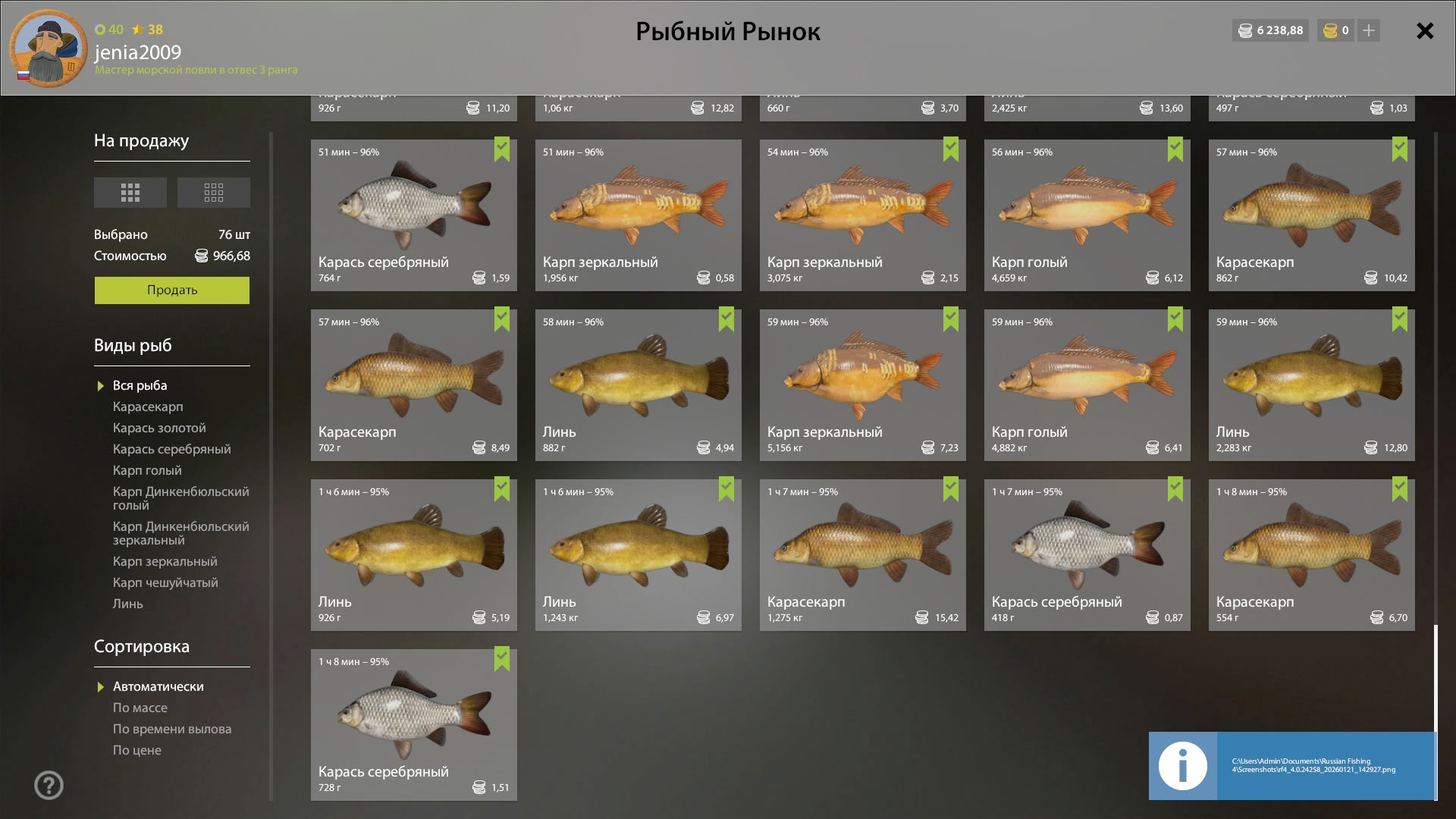The image size is (1456, 819).
Task: Click the screenshot saved notification
Action: coord(1291,766)
